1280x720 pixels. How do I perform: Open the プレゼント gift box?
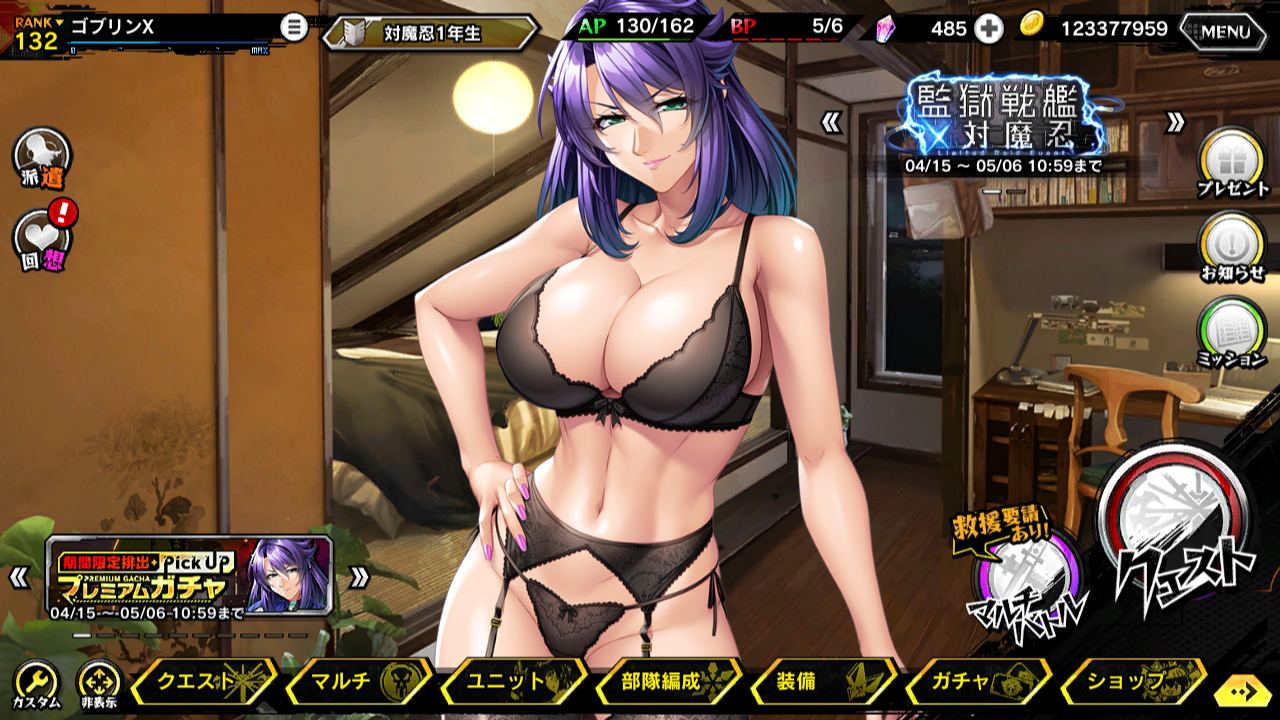pyautogui.click(x=1232, y=161)
